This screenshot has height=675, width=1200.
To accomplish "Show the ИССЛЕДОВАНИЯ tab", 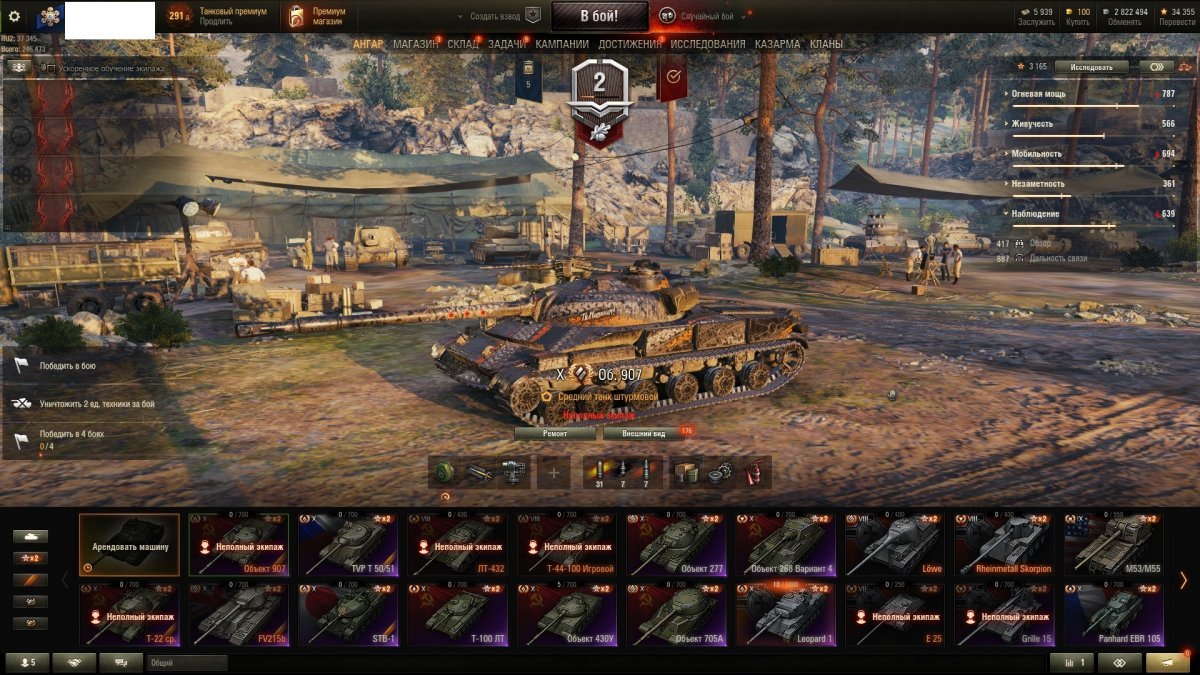I will click(x=707, y=44).
